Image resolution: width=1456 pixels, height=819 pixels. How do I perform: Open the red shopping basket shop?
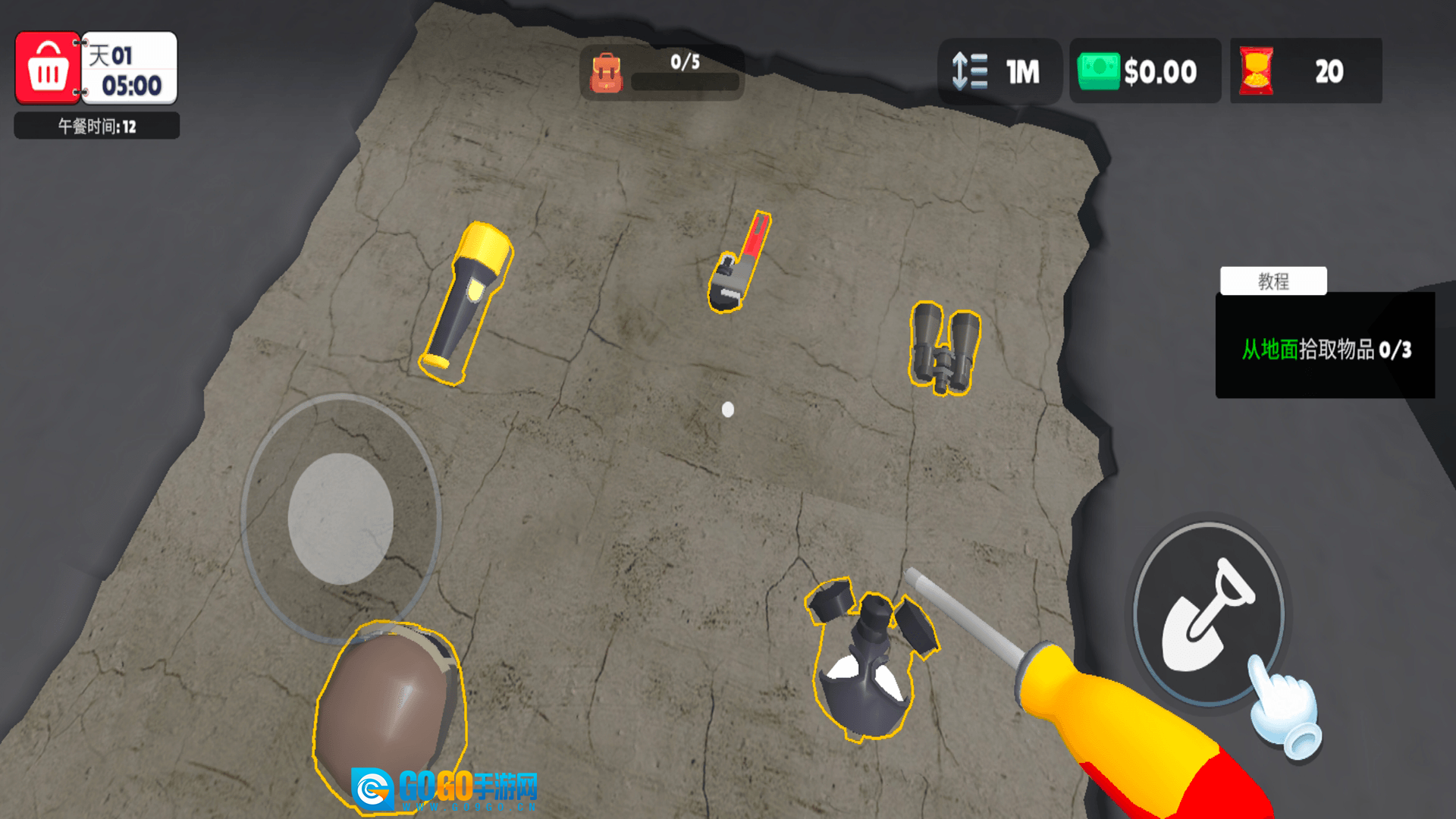[x=48, y=68]
